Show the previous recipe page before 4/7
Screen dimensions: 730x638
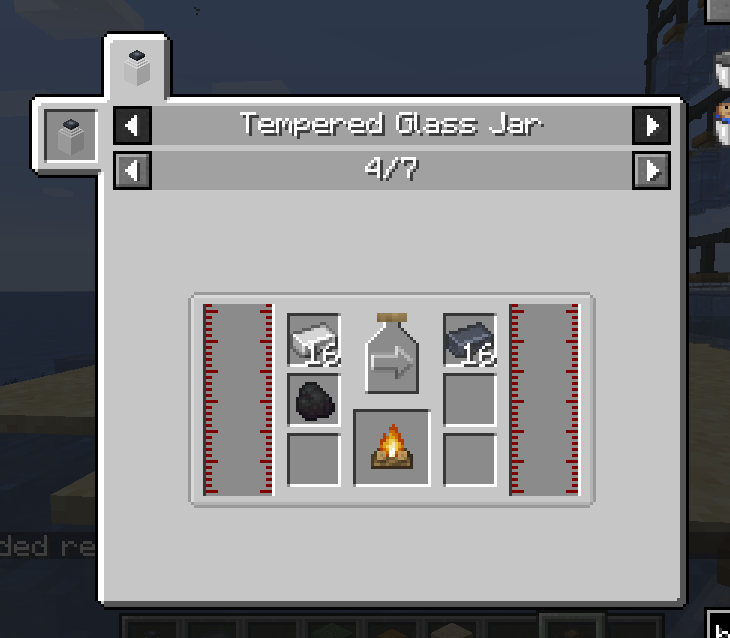click(132, 170)
